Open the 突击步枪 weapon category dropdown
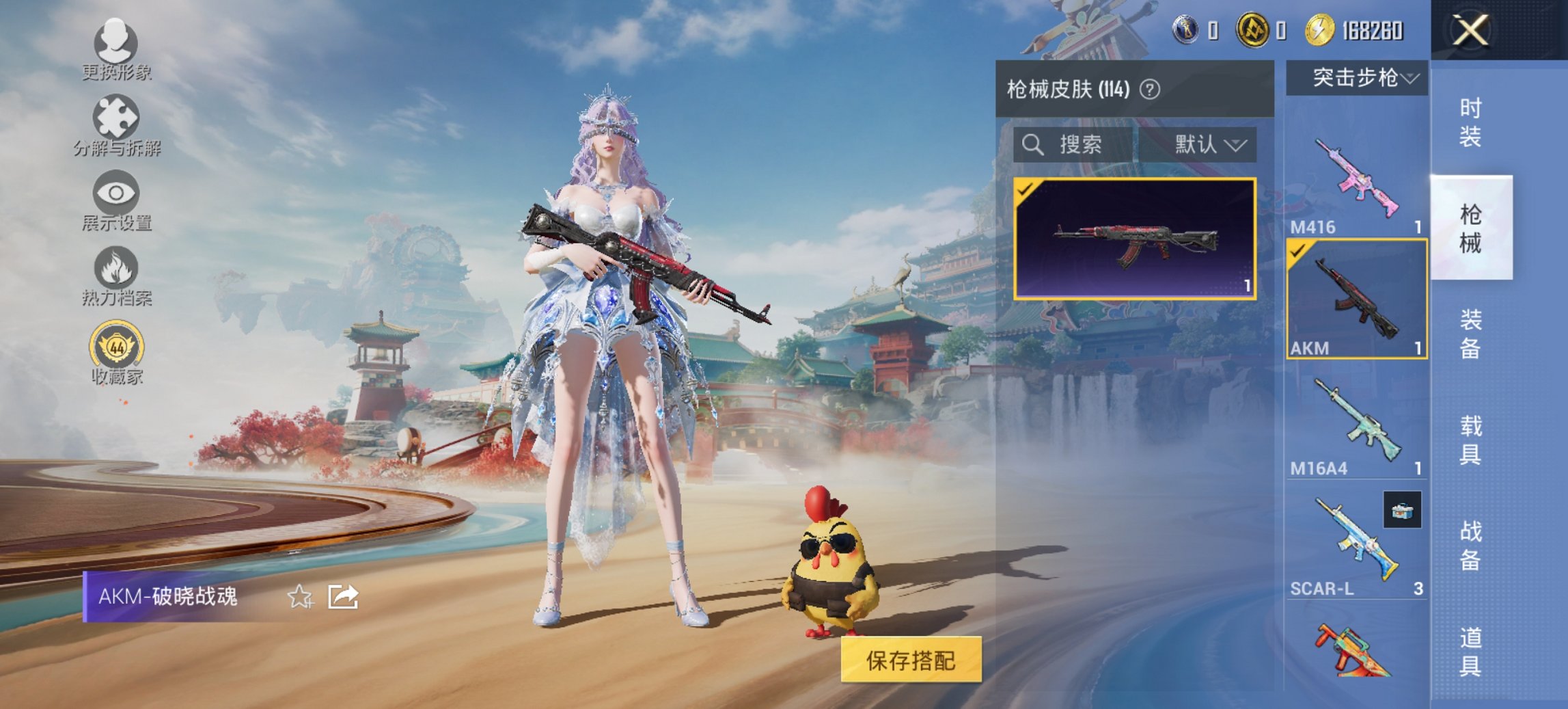Screen dimensions: 1568x709 pos(1360,77)
